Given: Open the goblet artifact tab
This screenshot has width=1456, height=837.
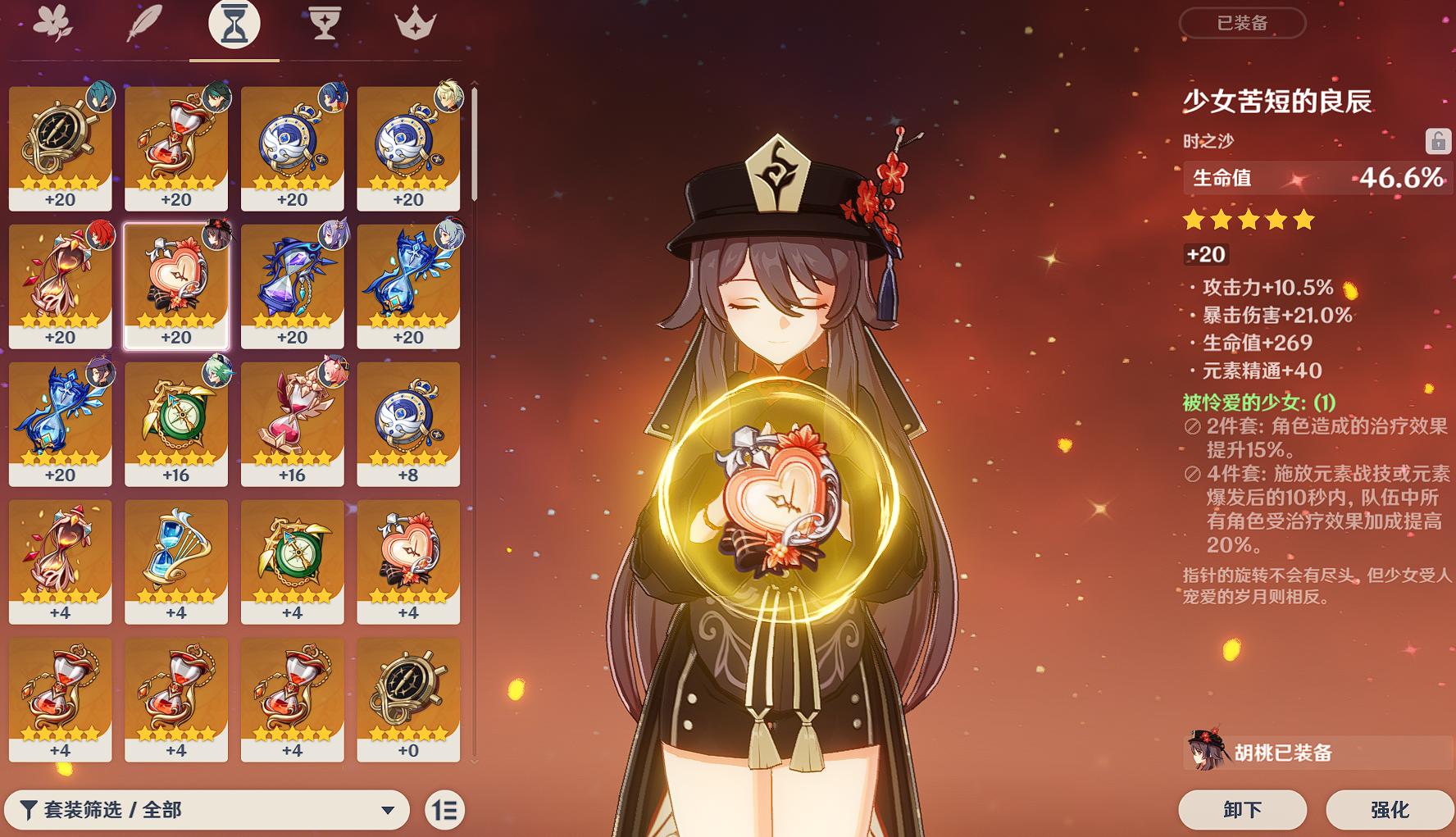Looking at the screenshot, I should [325, 23].
